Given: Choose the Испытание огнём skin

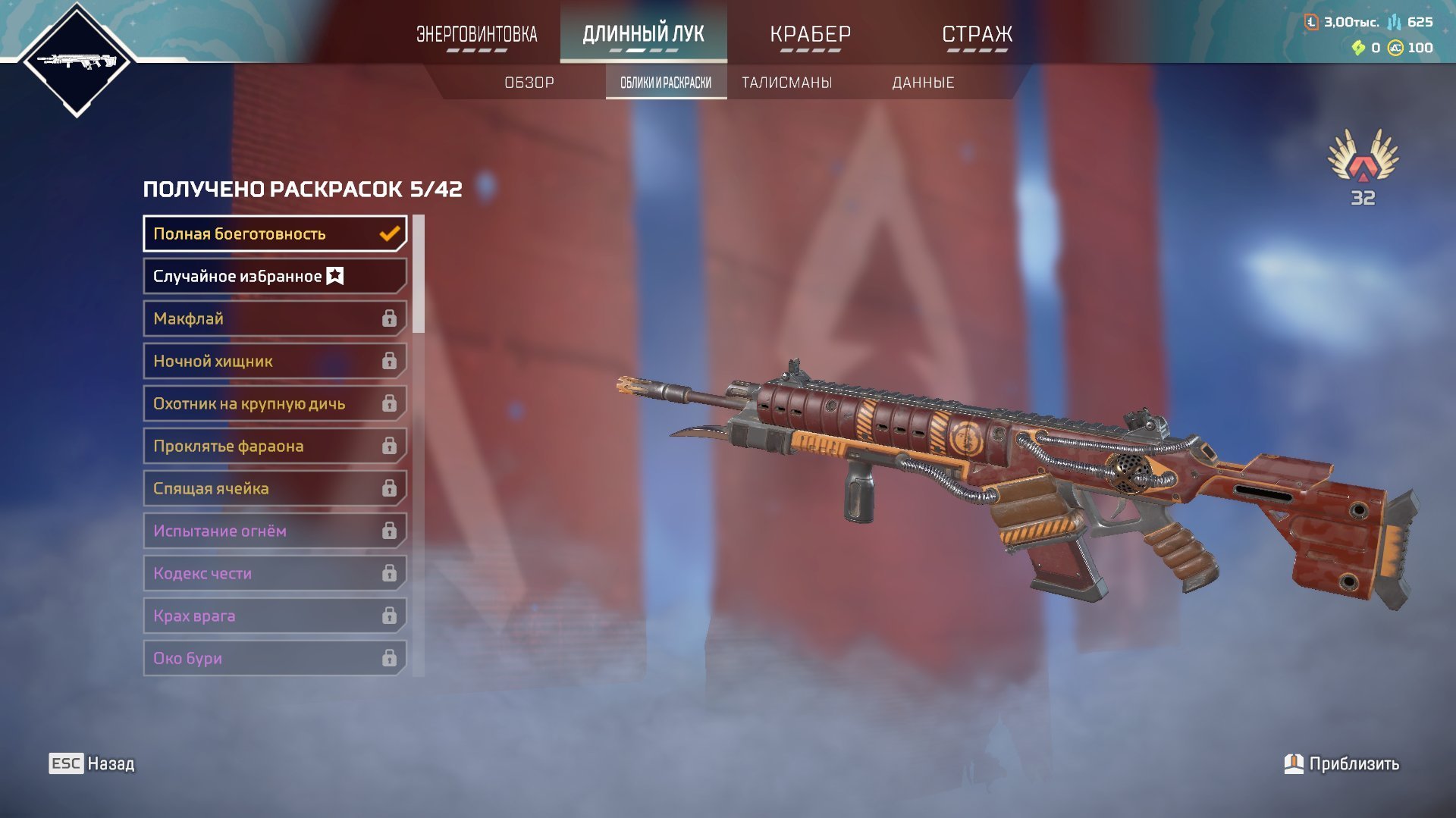Looking at the screenshot, I should 275,531.
